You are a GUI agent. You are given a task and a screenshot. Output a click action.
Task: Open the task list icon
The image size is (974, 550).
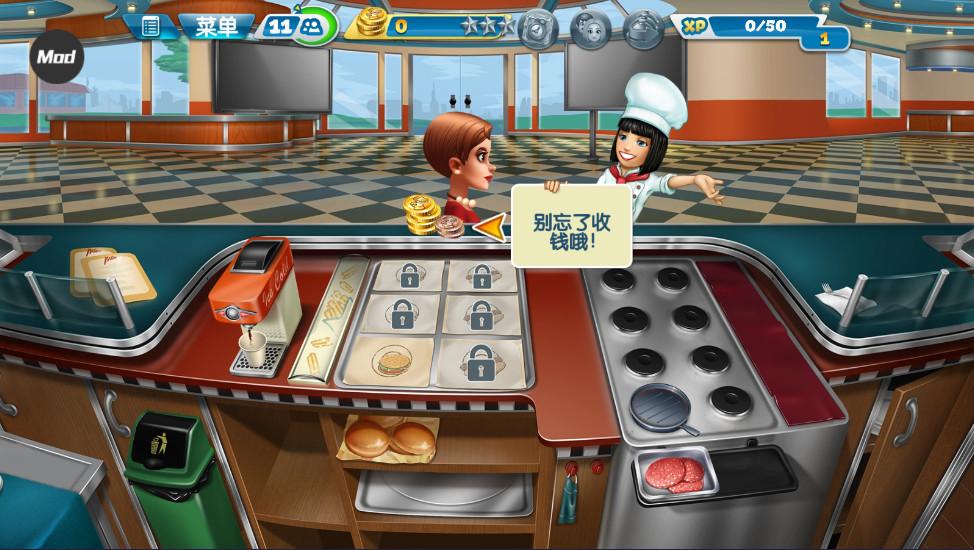click(151, 26)
